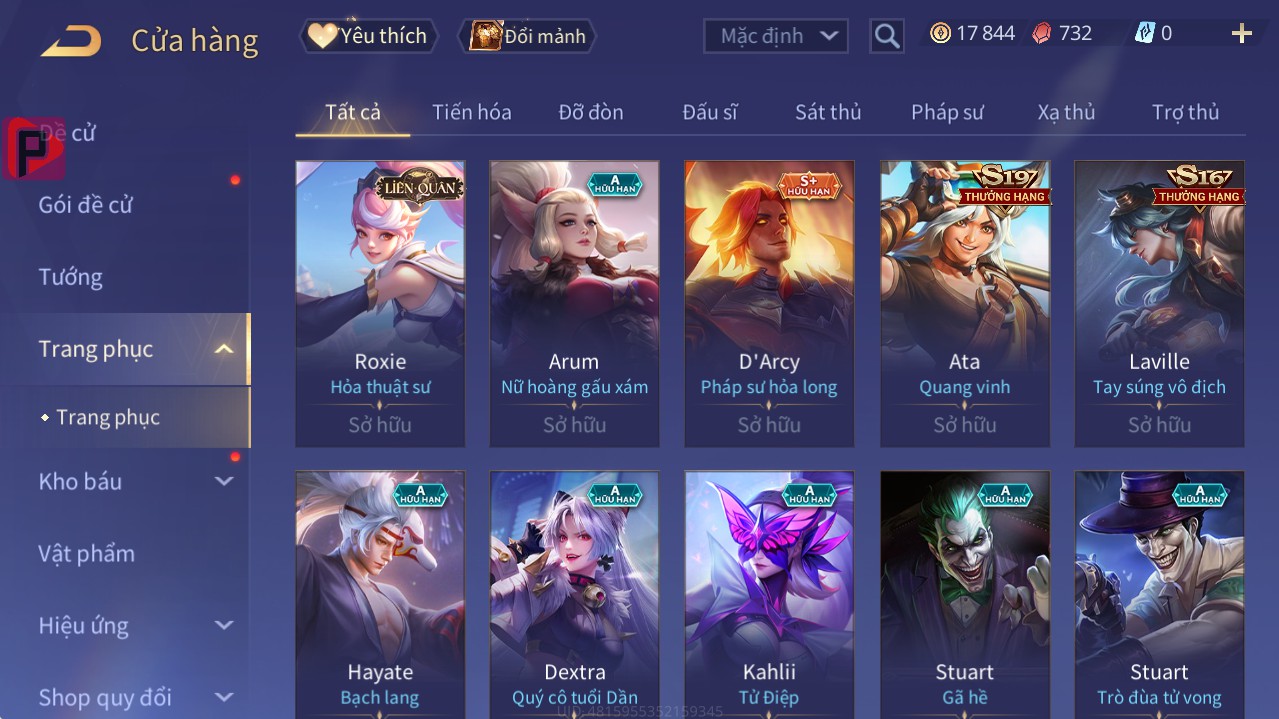View the Xạ thủ tab
This screenshot has height=719, width=1279.
tap(1066, 112)
